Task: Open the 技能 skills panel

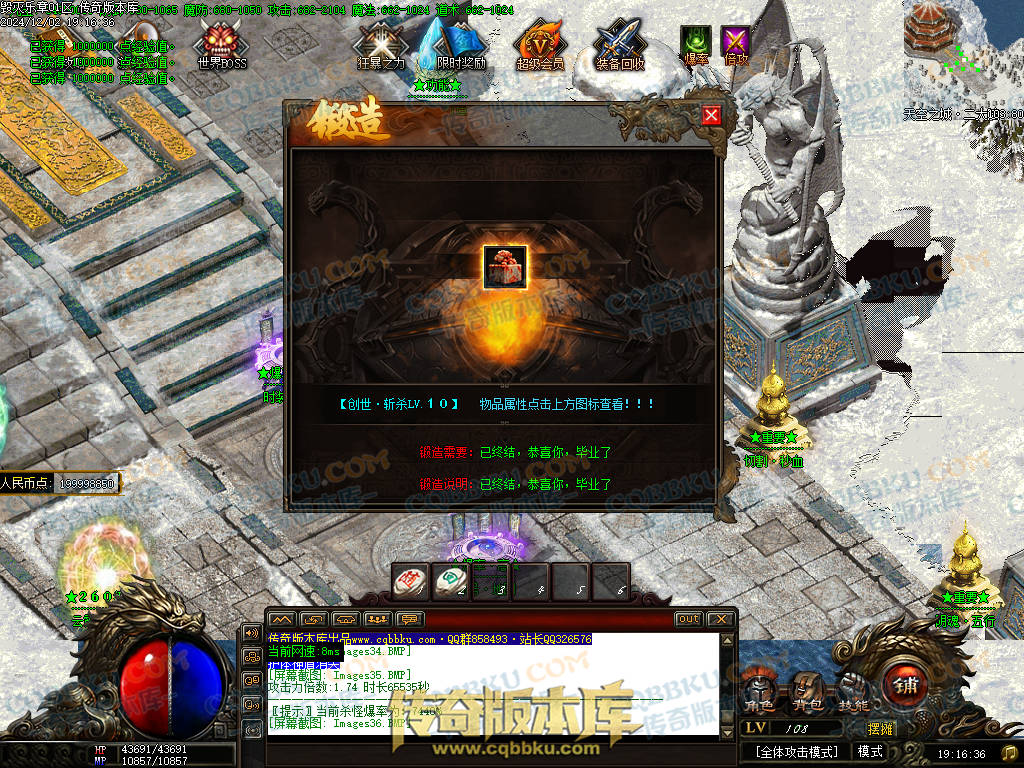Action: (853, 691)
